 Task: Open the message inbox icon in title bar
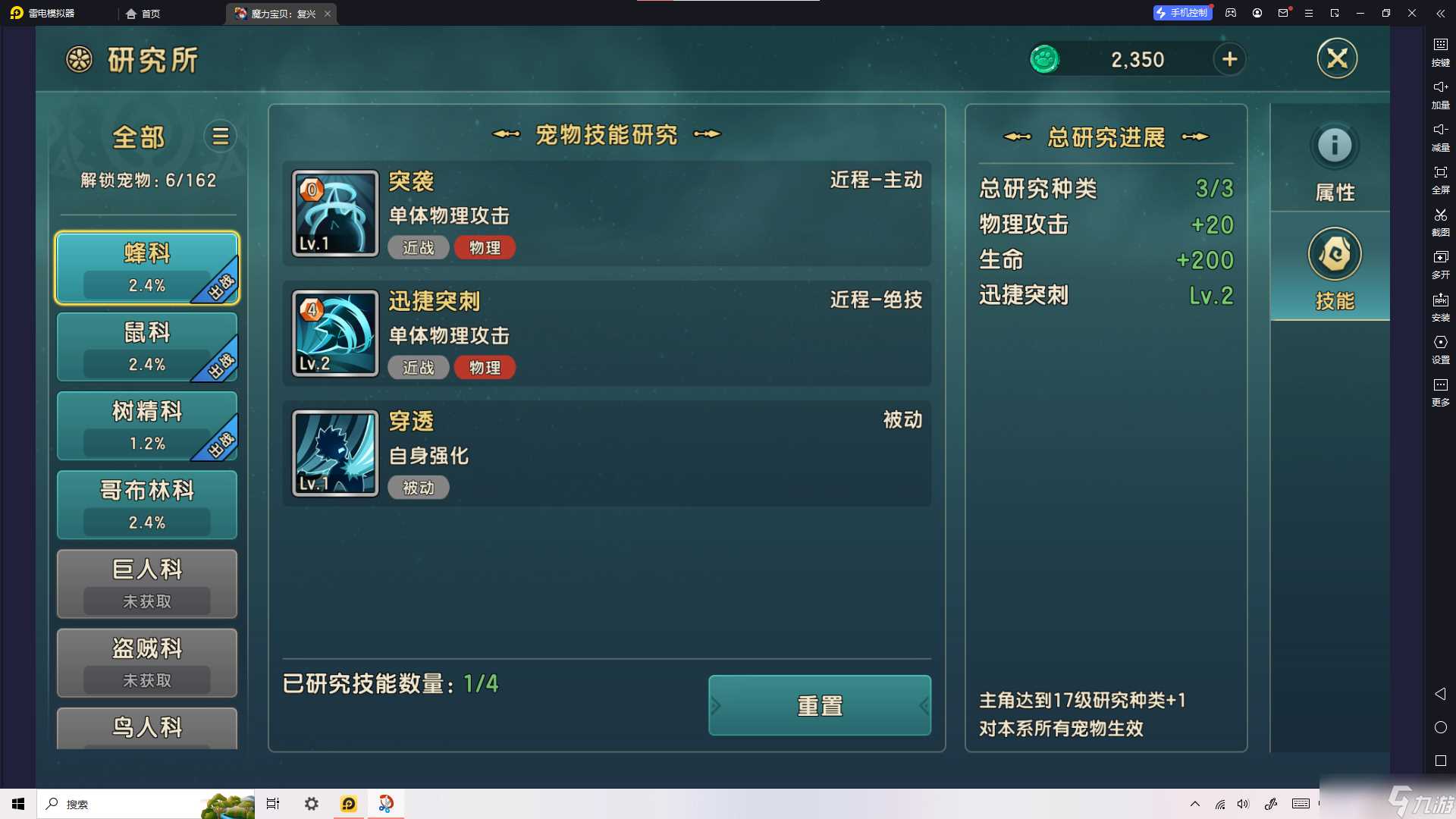1282,13
